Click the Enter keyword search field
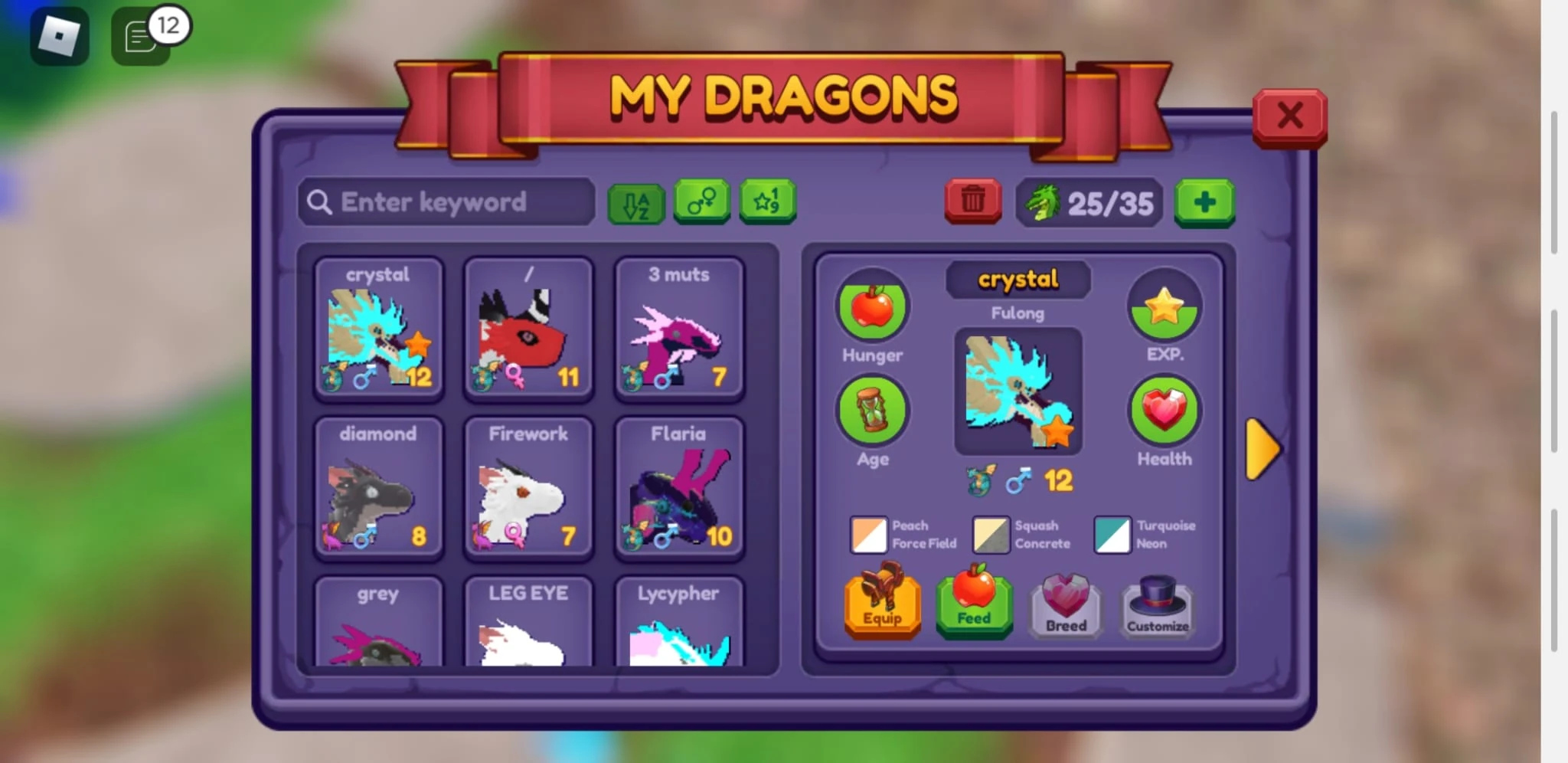The height and width of the screenshot is (763, 1568). point(446,201)
